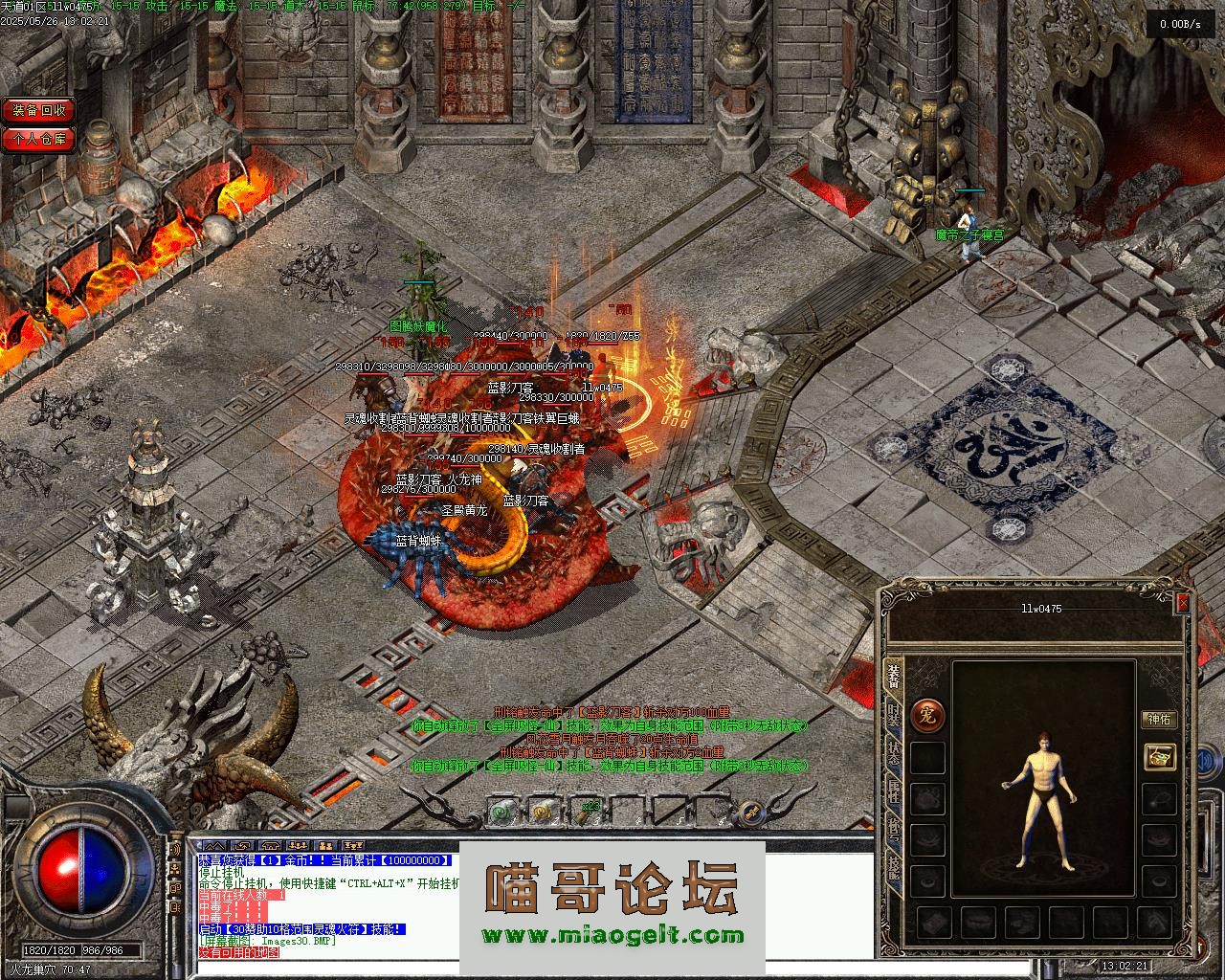The width and height of the screenshot is (1225, 980).
Task: Switch to the 技能 skills tab
Action: [893, 867]
